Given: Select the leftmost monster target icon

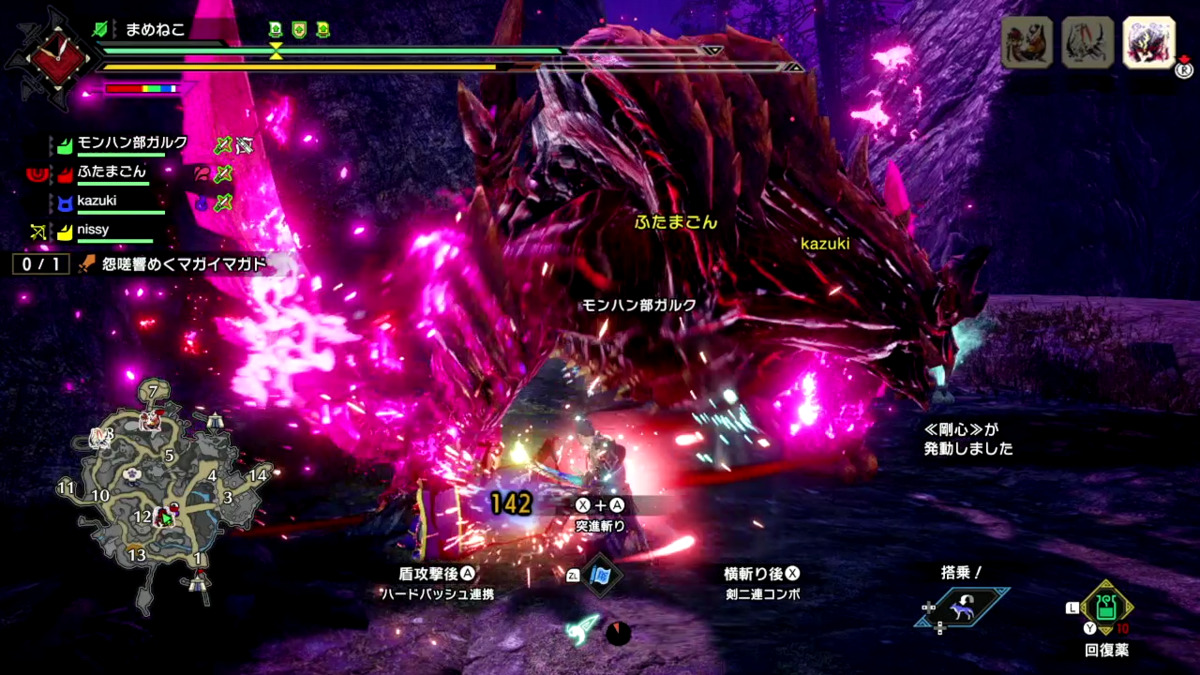Looking at the screenshot, I should (x=1026, y=44).
